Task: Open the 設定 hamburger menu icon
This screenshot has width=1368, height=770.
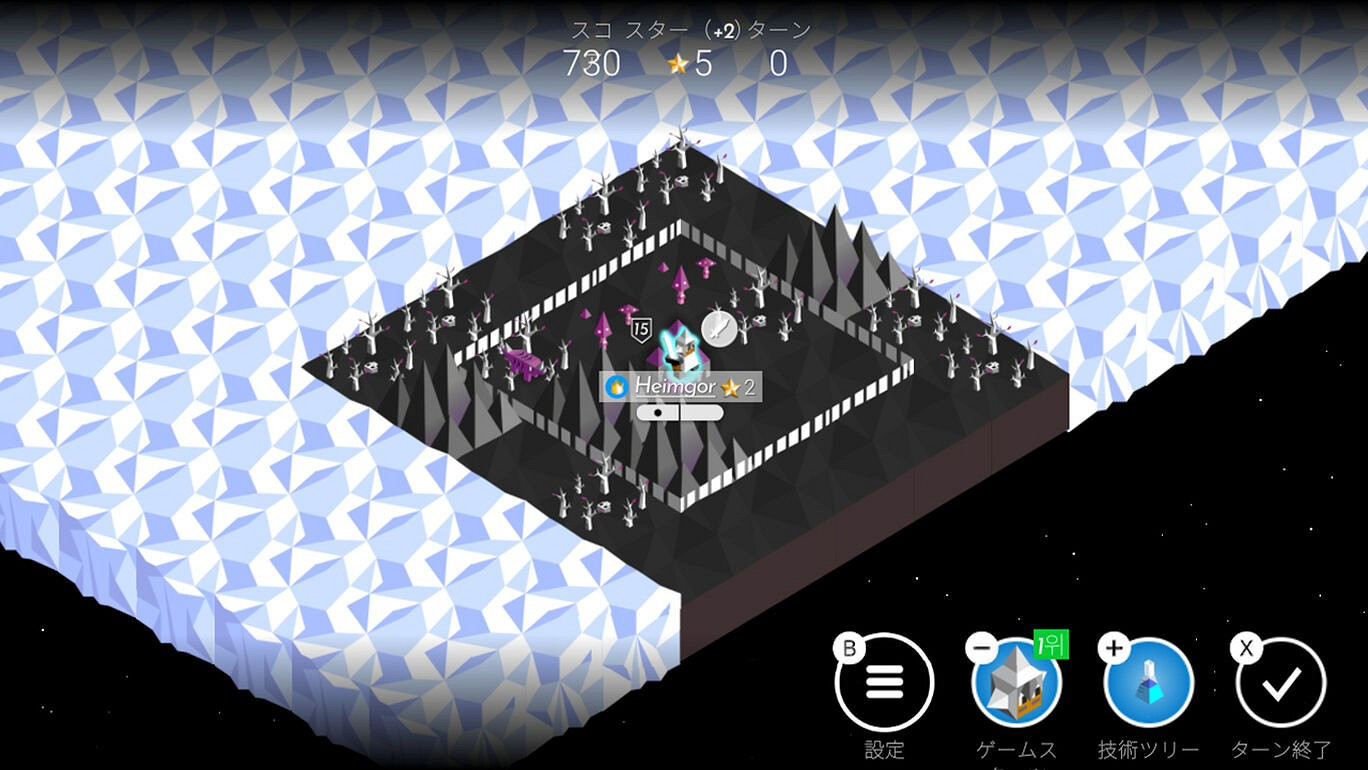Action: [x=884, y=684]
